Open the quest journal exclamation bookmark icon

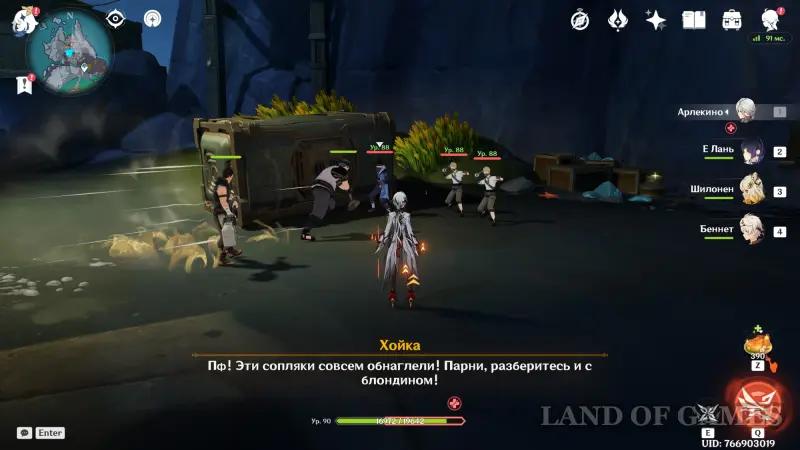pos(24,86)
